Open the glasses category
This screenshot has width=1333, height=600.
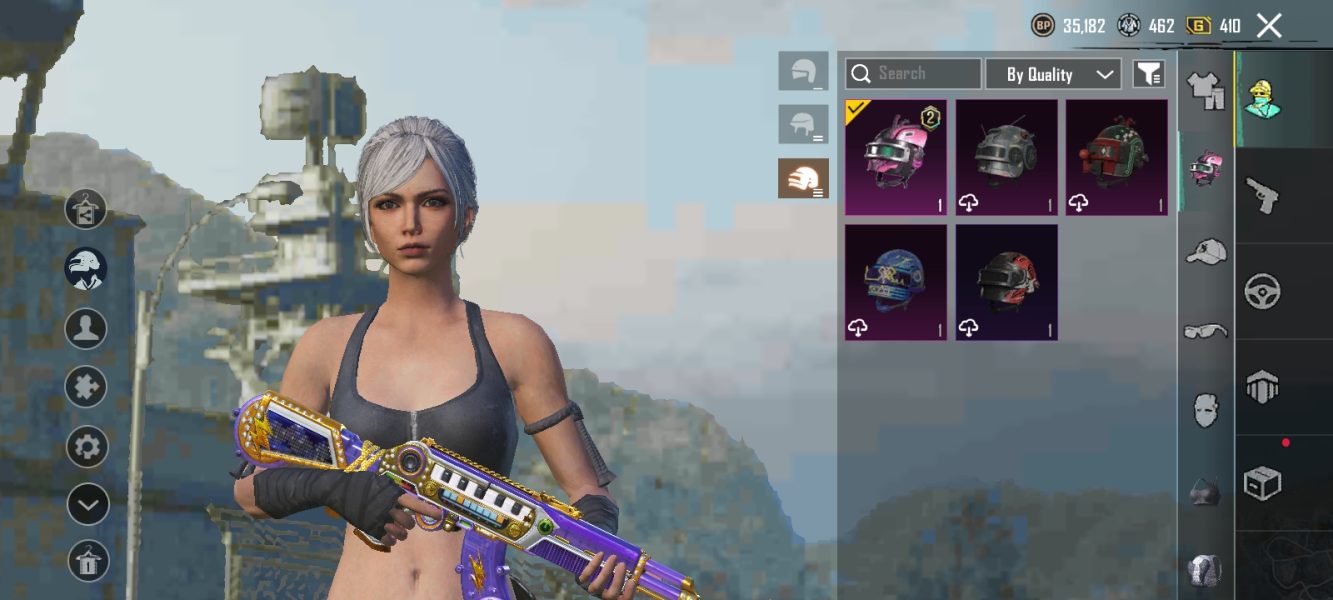(1206, 331)
